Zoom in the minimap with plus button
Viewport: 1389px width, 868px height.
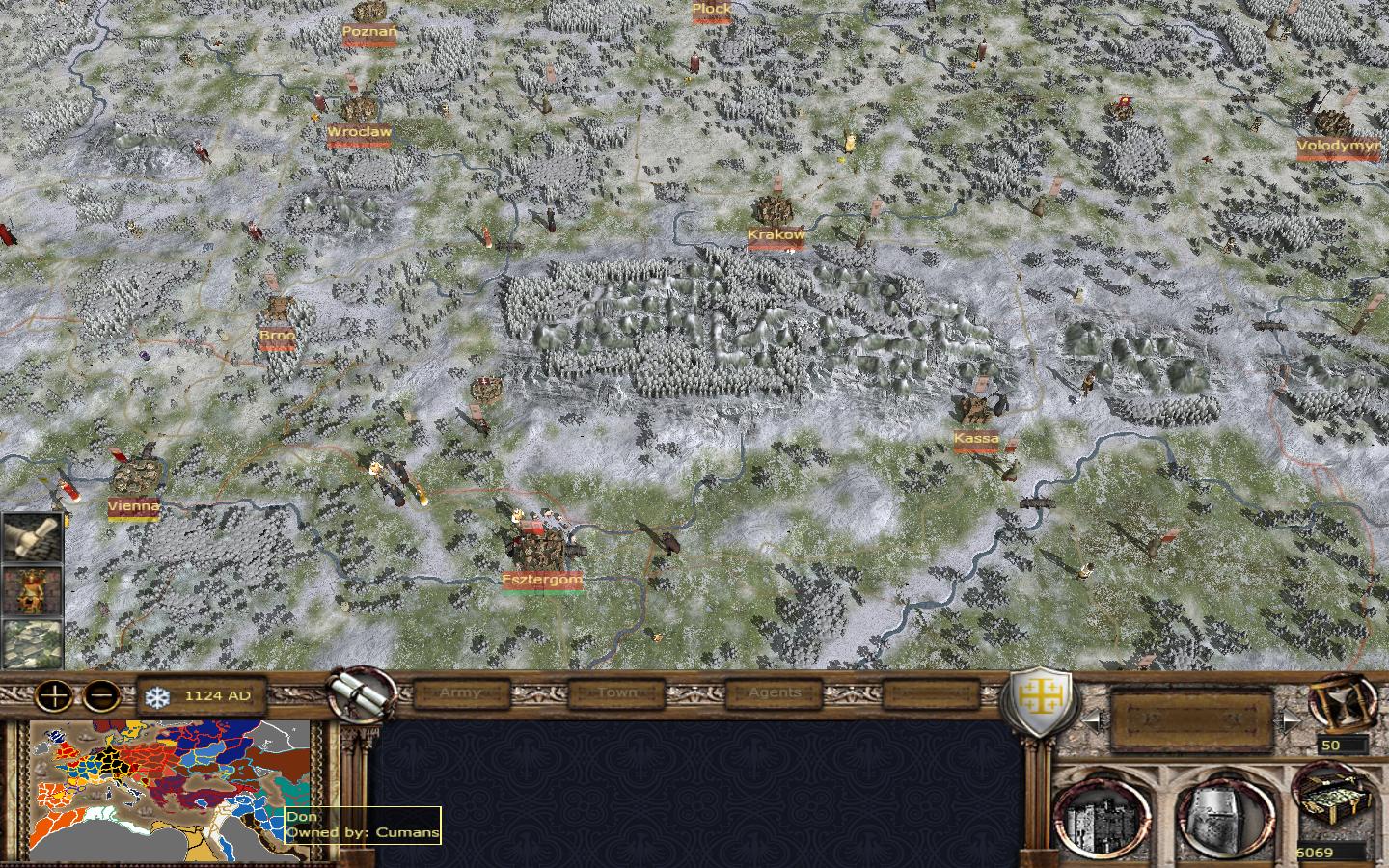(54, 694)
